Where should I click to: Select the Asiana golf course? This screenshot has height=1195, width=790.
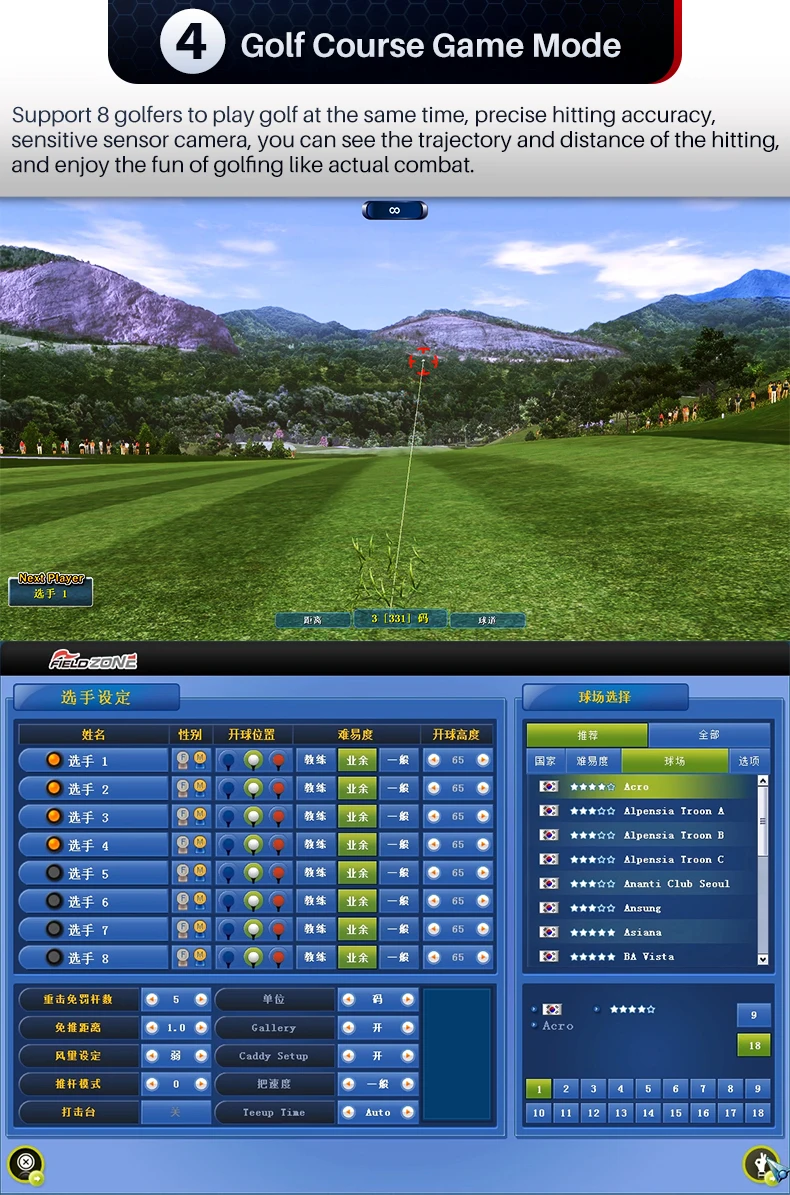(x=643, y=932)
